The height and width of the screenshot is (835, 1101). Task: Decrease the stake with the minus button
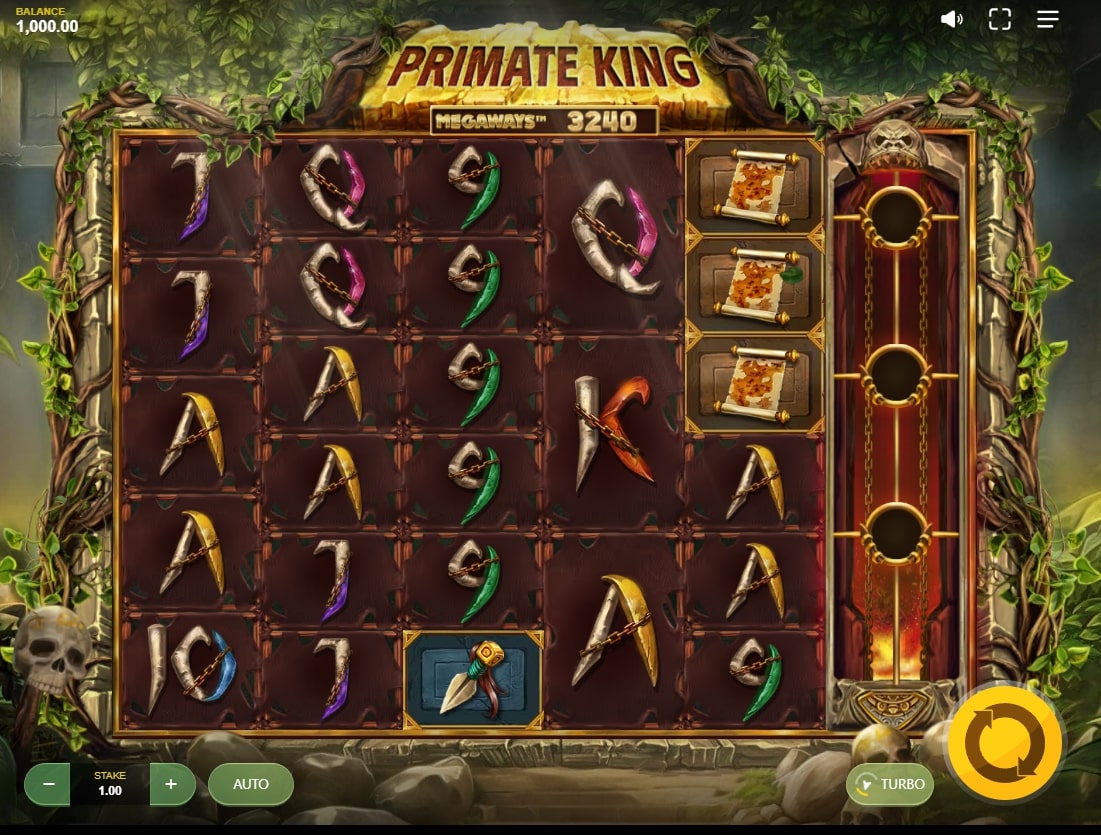pos(47,784)
